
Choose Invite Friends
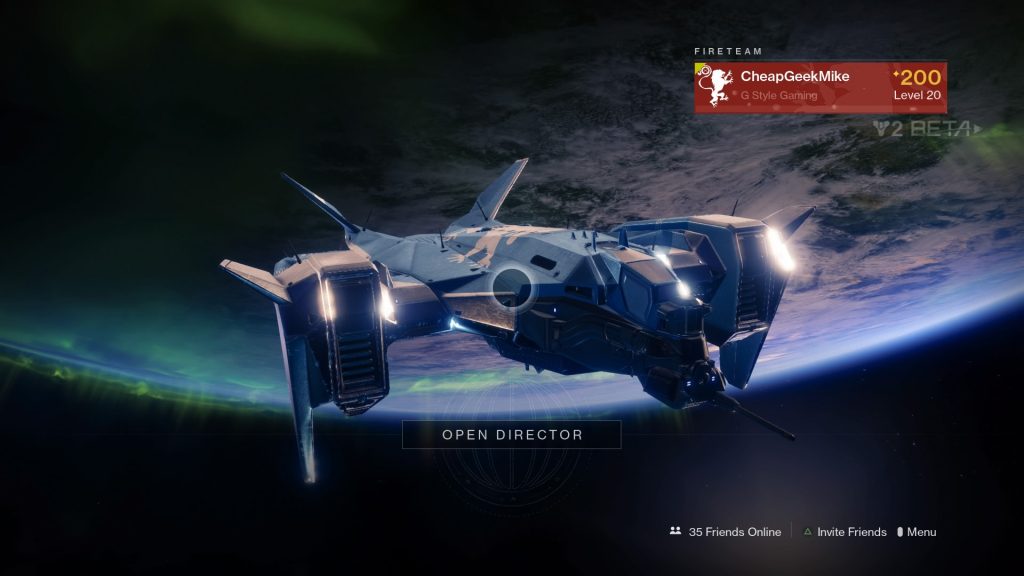[x=845, y=532]
